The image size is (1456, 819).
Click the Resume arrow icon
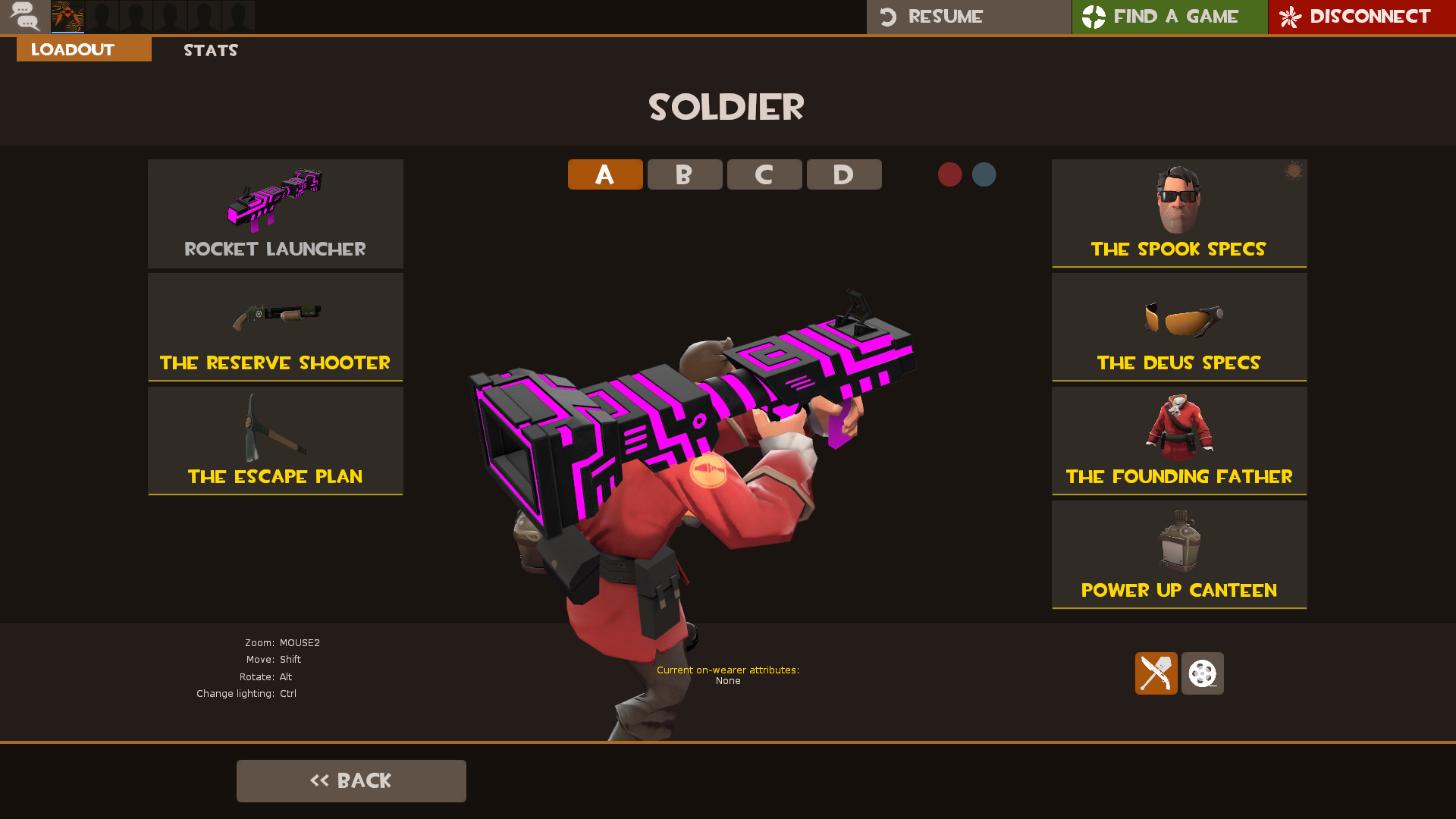tap(888, 16)
